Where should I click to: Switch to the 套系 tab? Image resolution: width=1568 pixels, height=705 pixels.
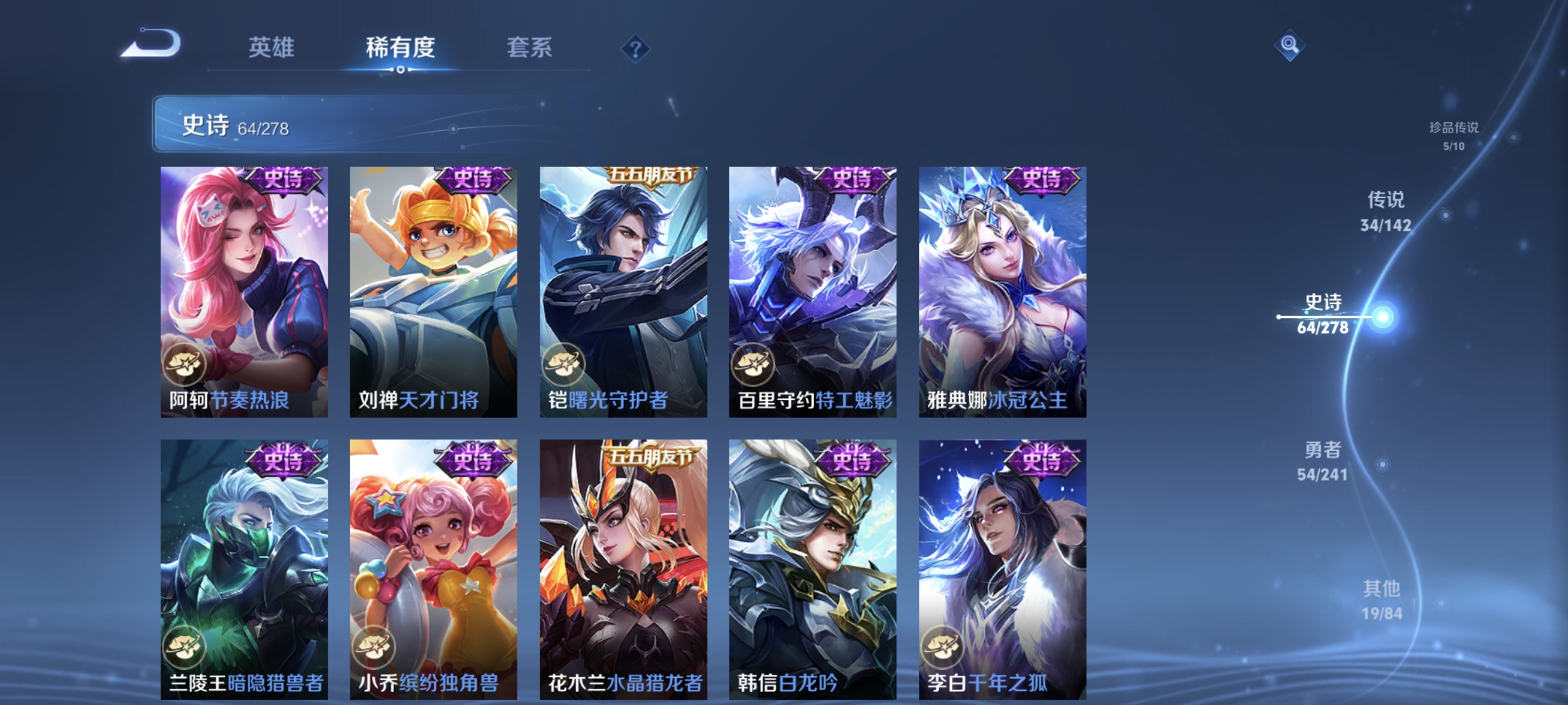click(529, 49)
